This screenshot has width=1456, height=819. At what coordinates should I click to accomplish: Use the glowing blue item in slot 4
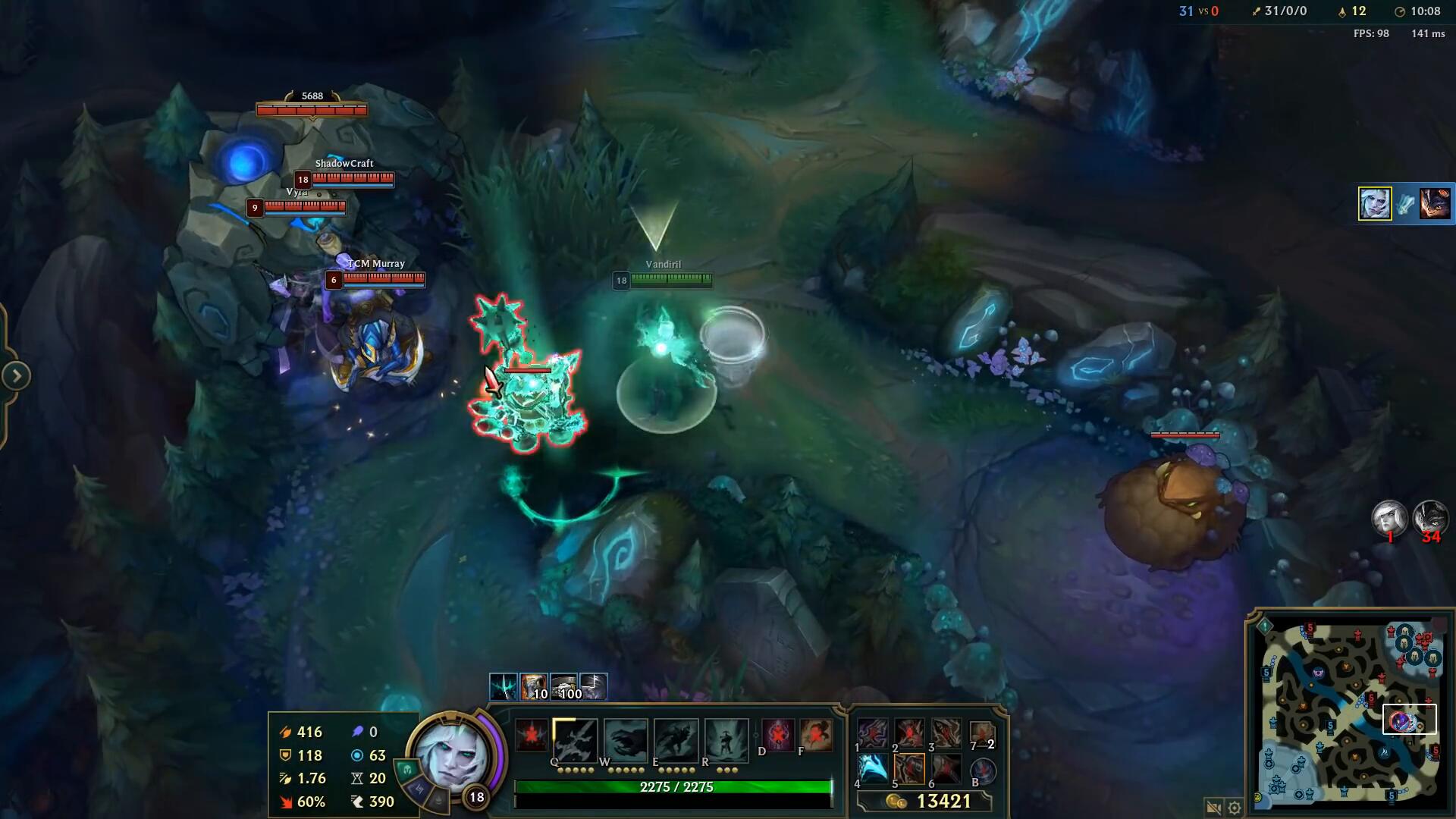[x=873, y=769]
